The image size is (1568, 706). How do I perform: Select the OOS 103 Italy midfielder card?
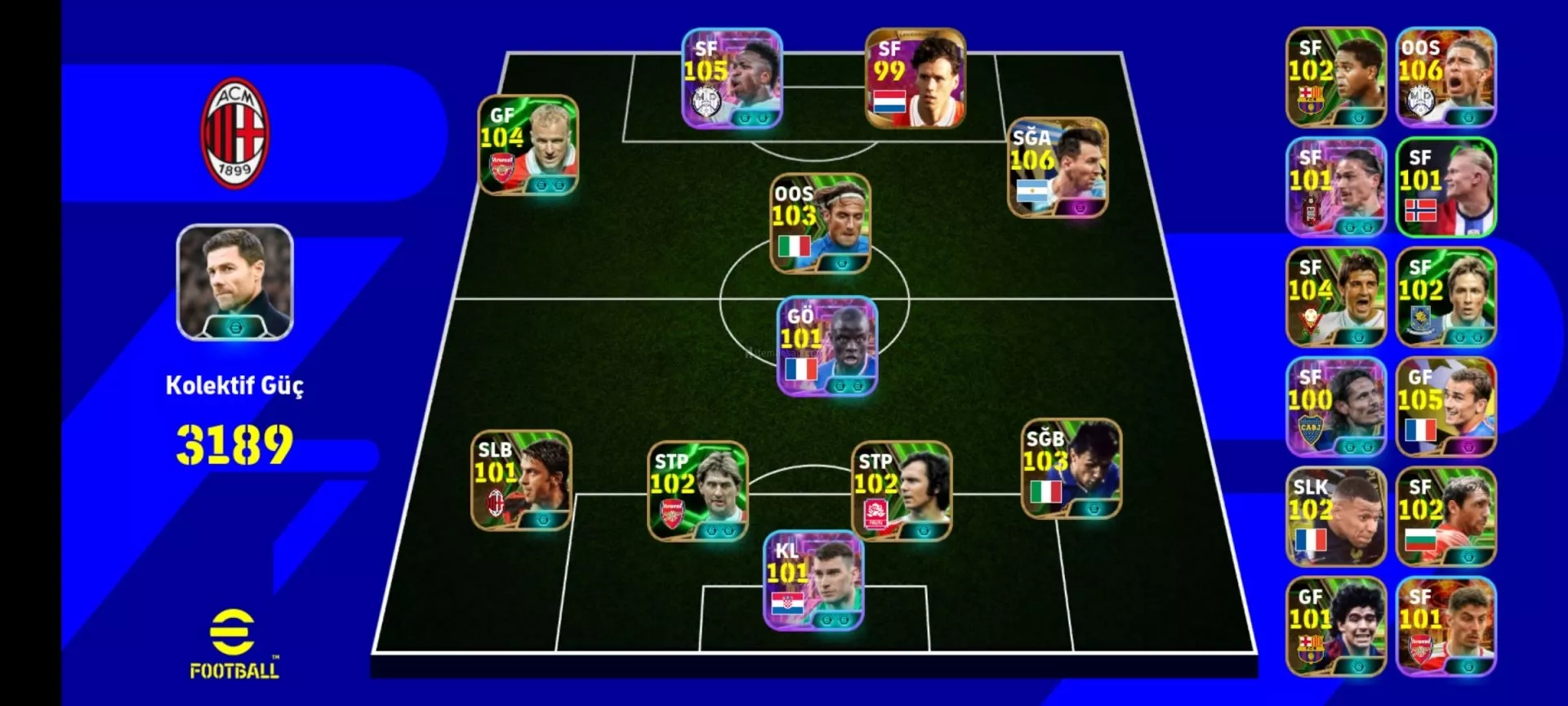820,223
